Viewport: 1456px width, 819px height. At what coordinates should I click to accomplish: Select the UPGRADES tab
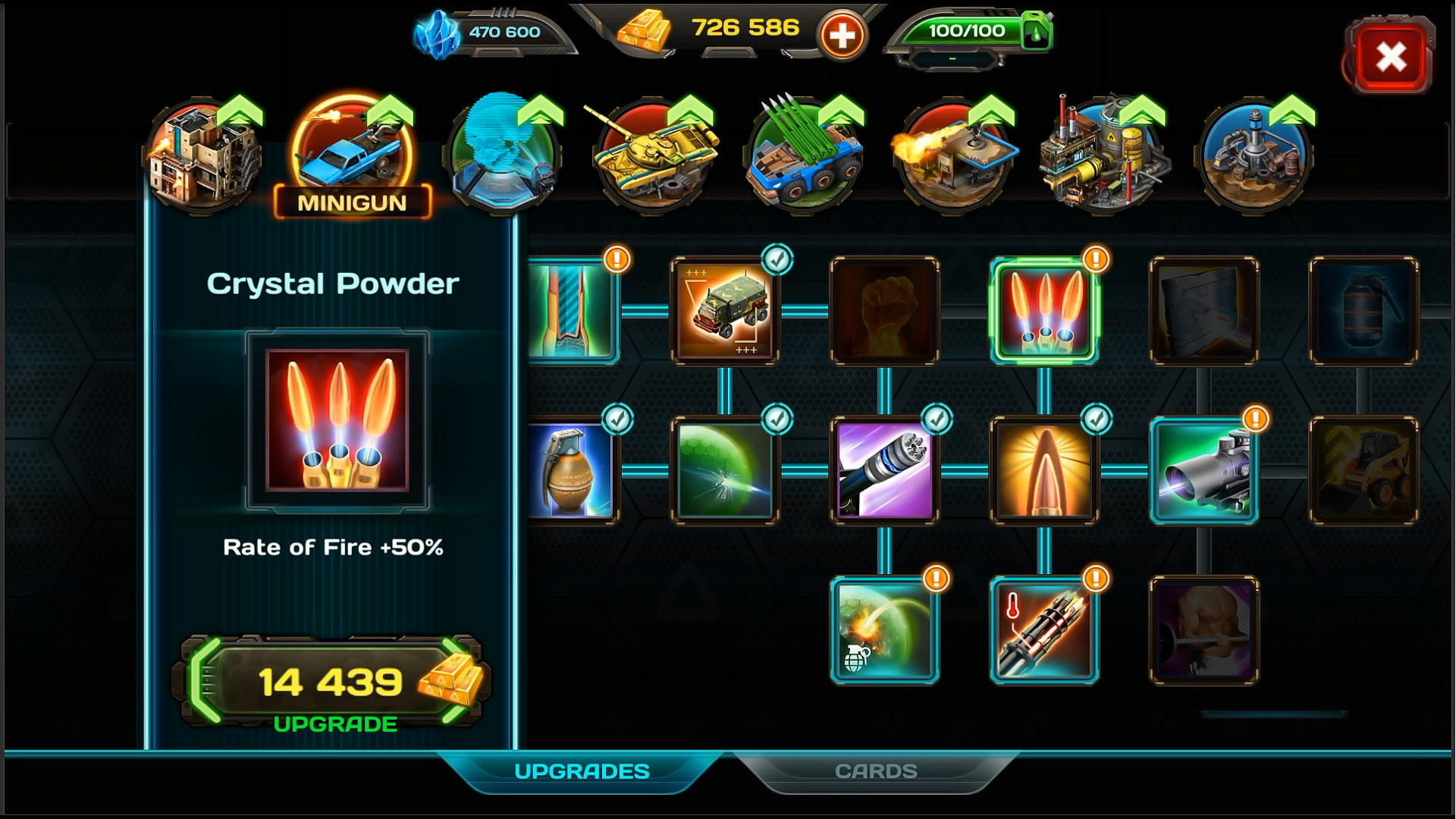click(582, 770)
